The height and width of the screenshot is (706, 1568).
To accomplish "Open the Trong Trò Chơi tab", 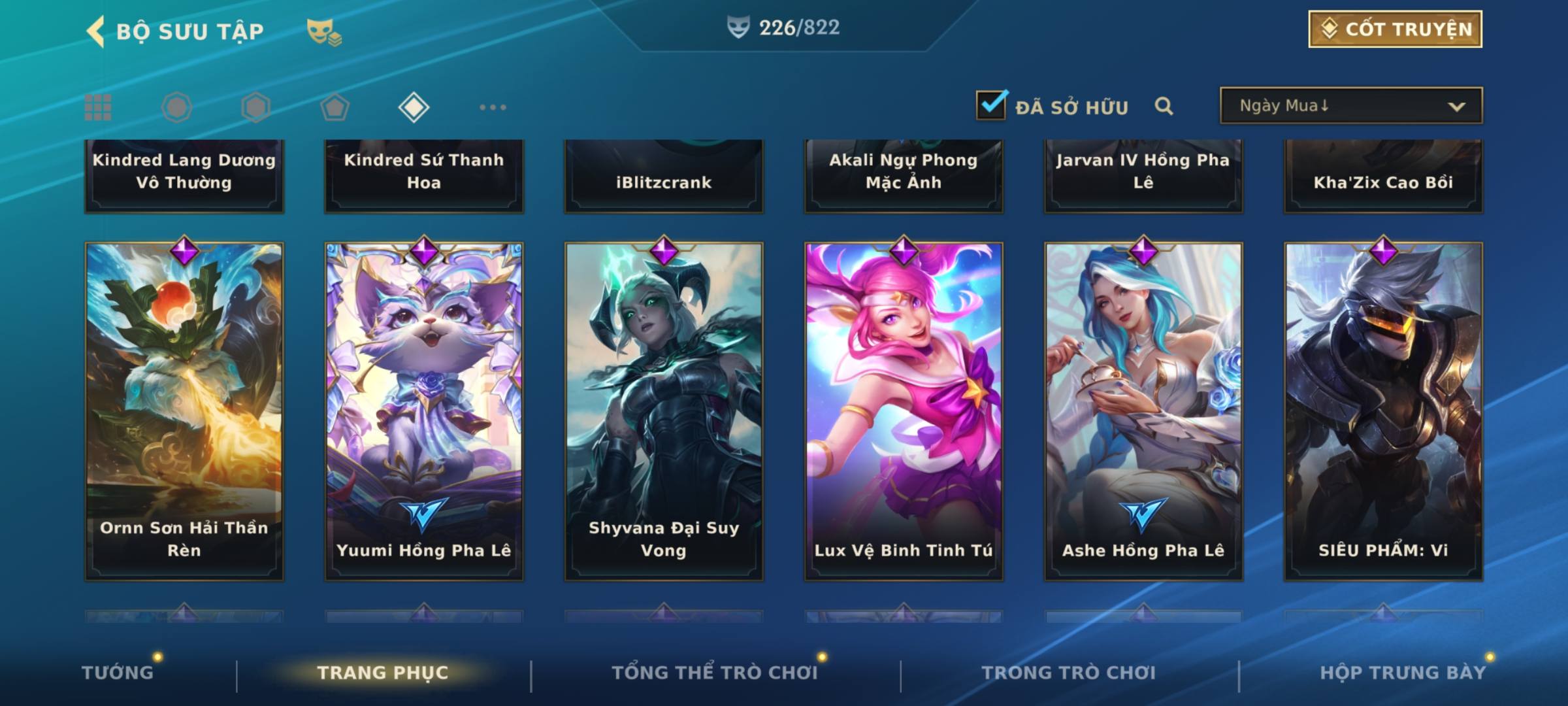I will 1069,673.
